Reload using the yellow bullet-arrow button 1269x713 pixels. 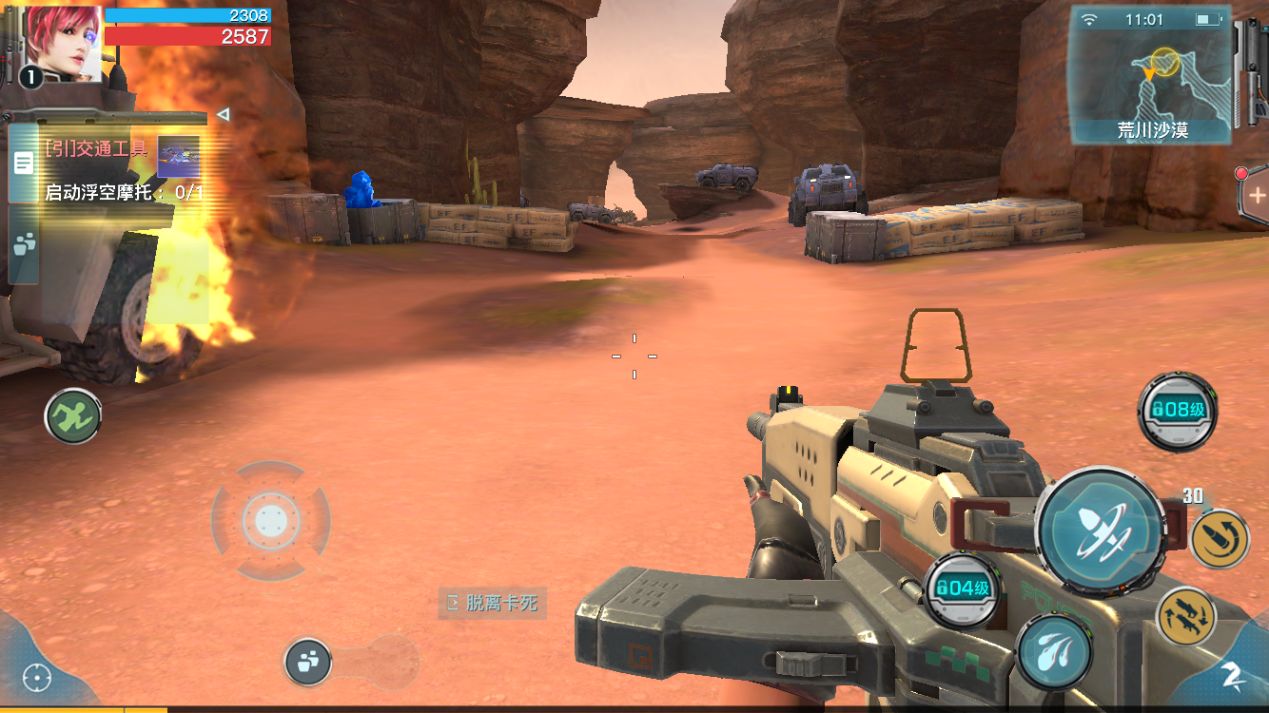[1219, 539]
